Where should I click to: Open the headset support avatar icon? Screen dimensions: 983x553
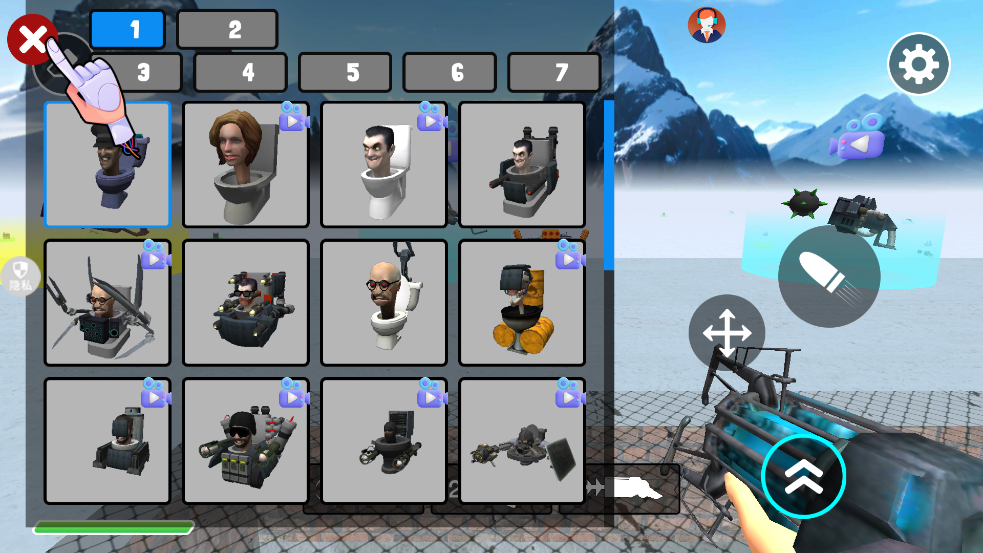(x=707, y=25)
